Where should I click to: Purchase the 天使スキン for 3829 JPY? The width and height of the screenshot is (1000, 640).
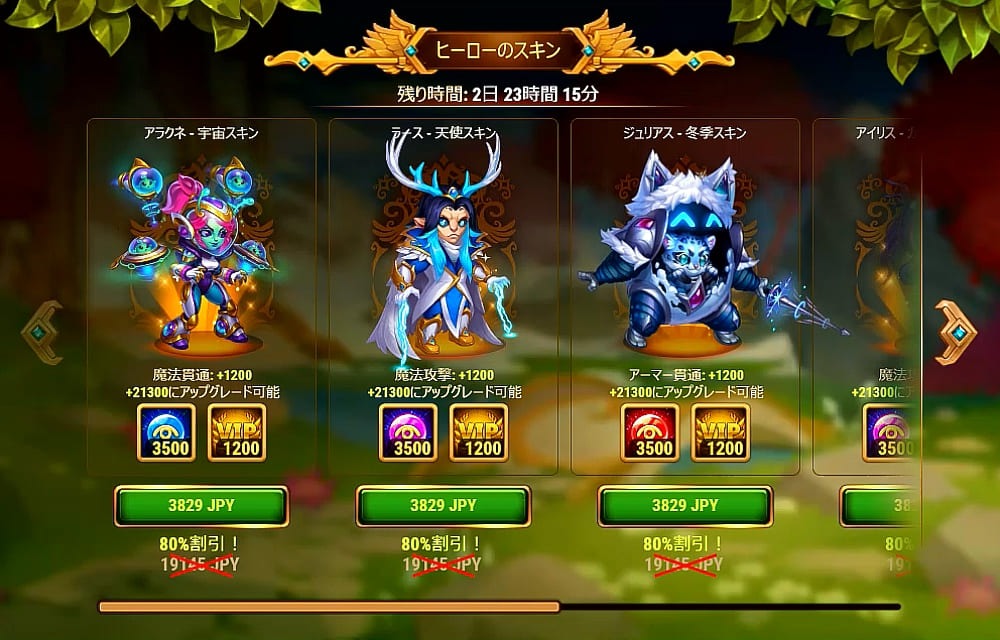click(x=443, y=506)
